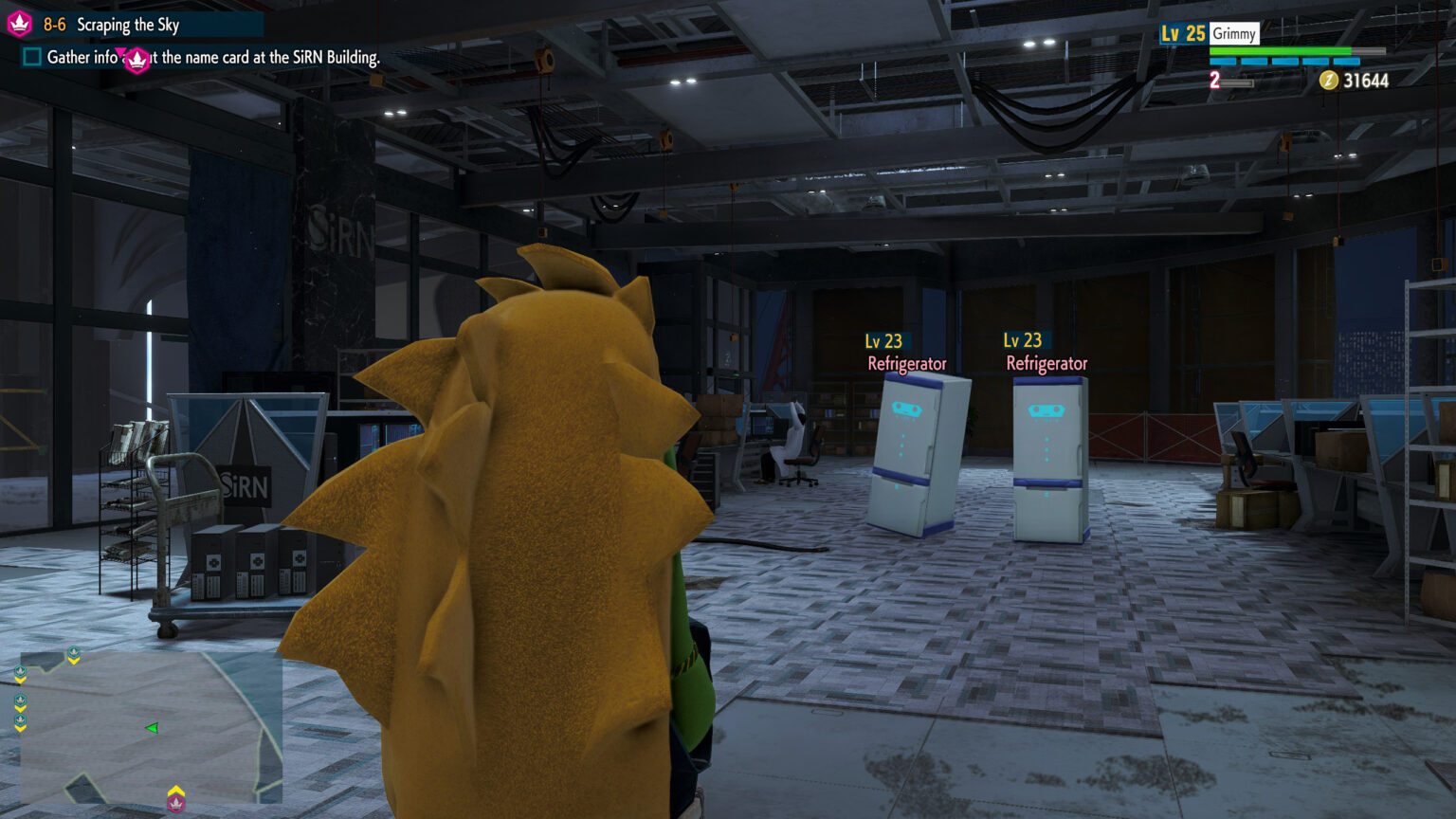Screen dimensions: 1456x819
Task: Open the 8-6 Scraping the Sky mission
Action: click(x=127, y=25)
